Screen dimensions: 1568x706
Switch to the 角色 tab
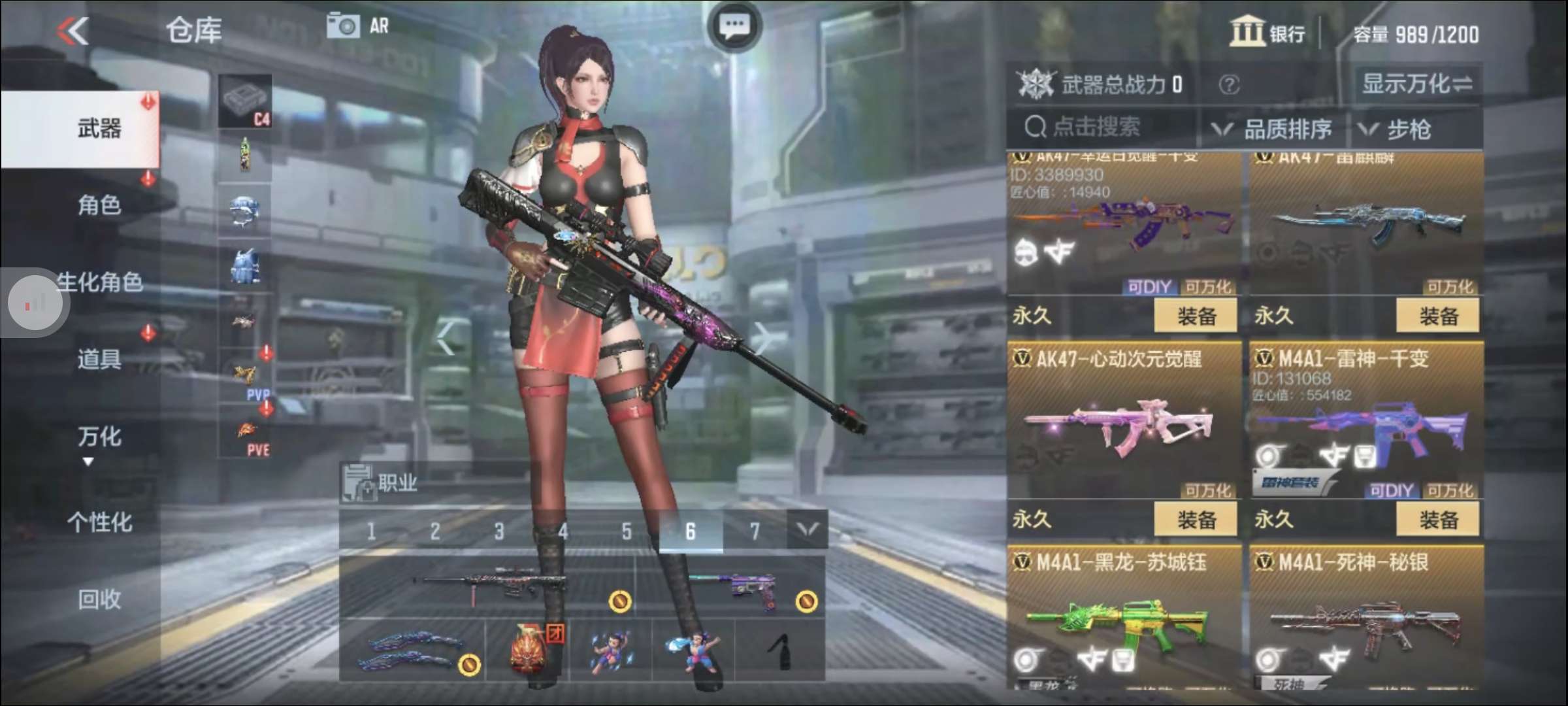tap(98, 204)
